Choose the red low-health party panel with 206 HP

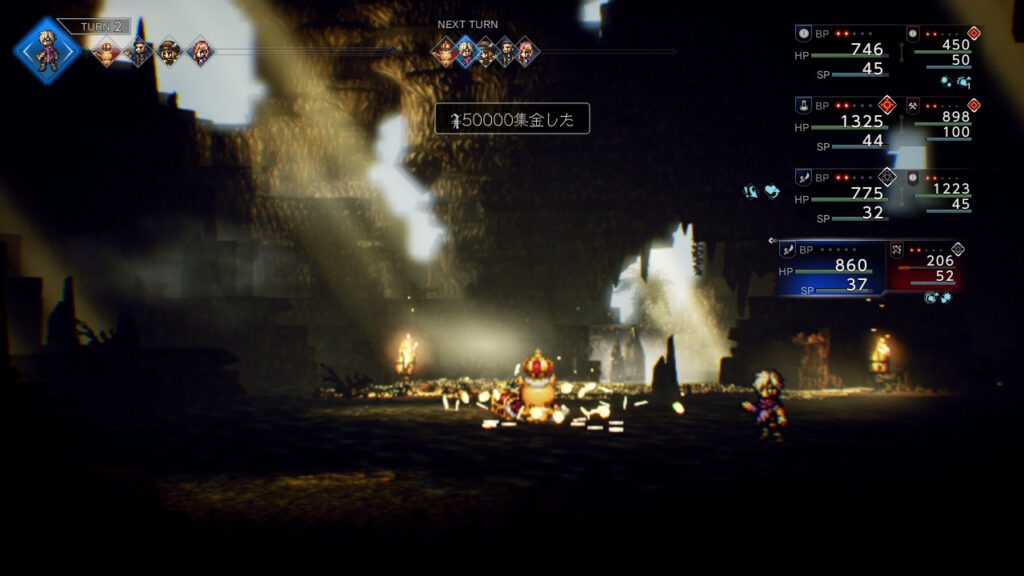927,268
